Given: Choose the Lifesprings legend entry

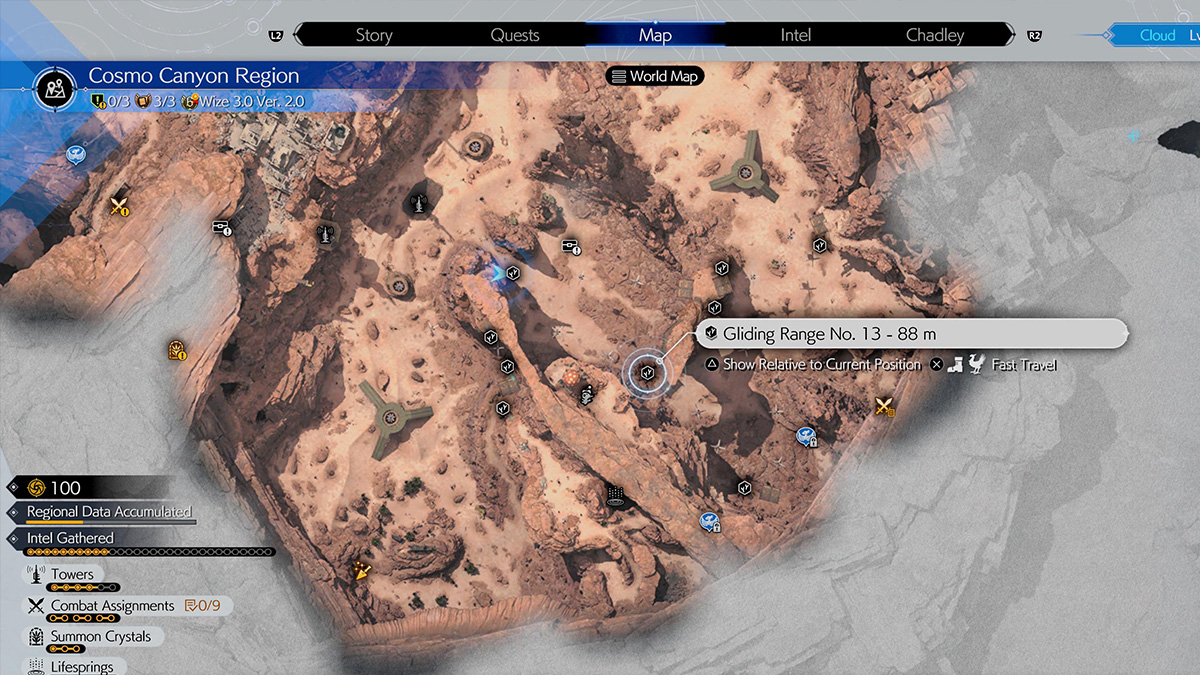Looking at the screenshot, I should coord(81,666).
